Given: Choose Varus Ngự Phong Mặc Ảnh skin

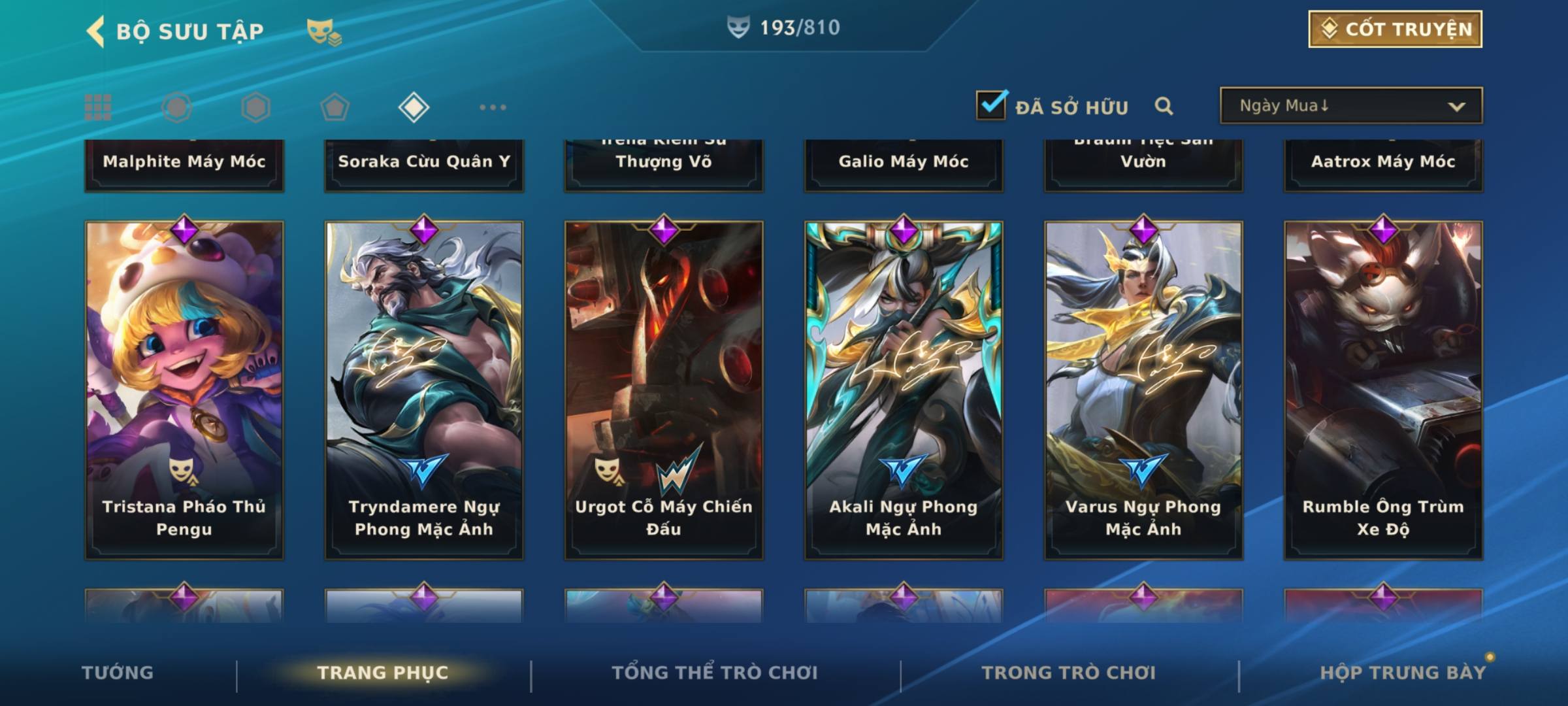Looking at the screenshot, I should click(x=1143, y=390).
